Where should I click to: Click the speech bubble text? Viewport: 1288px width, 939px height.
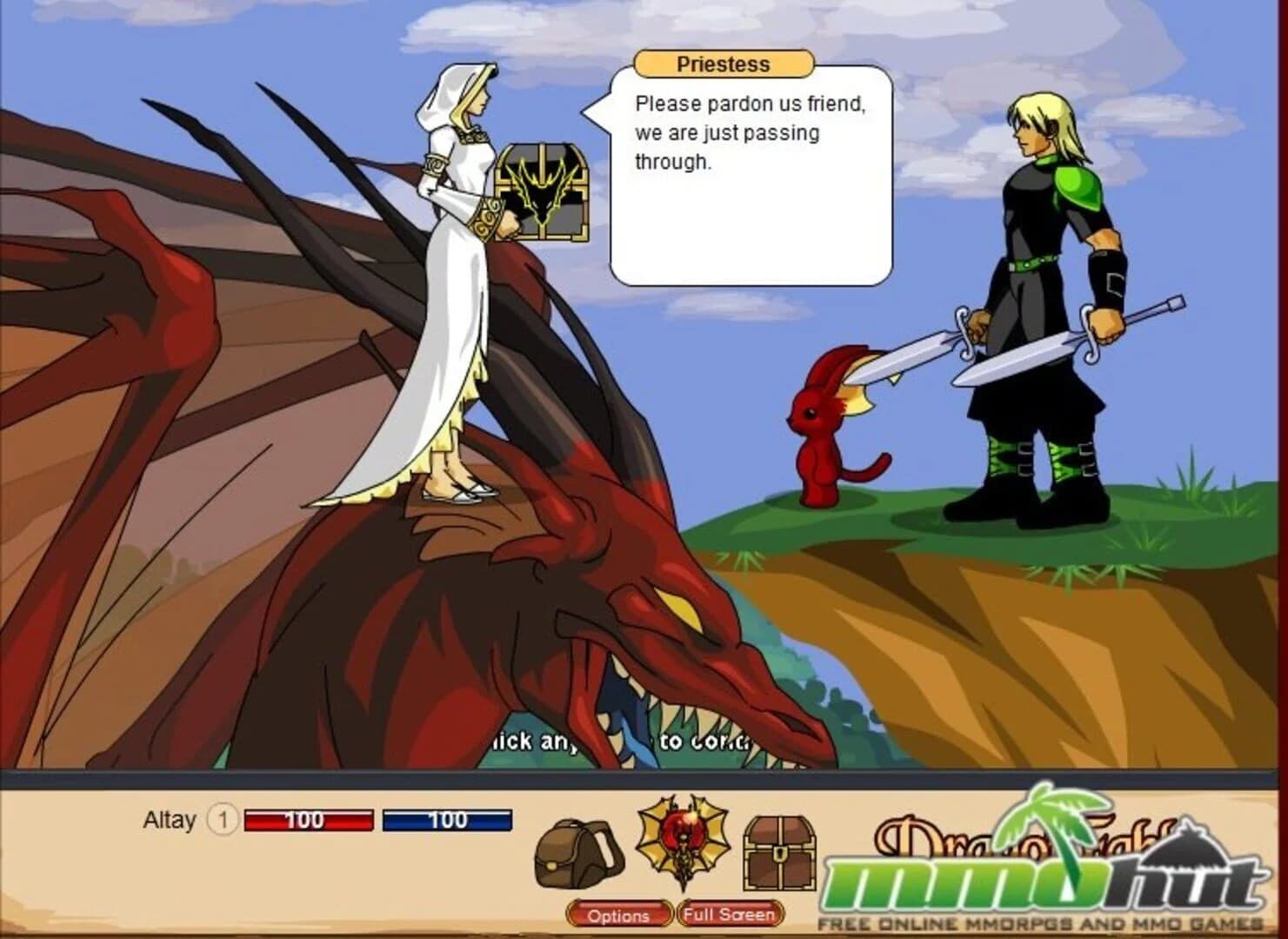click(x=748, y=132)
